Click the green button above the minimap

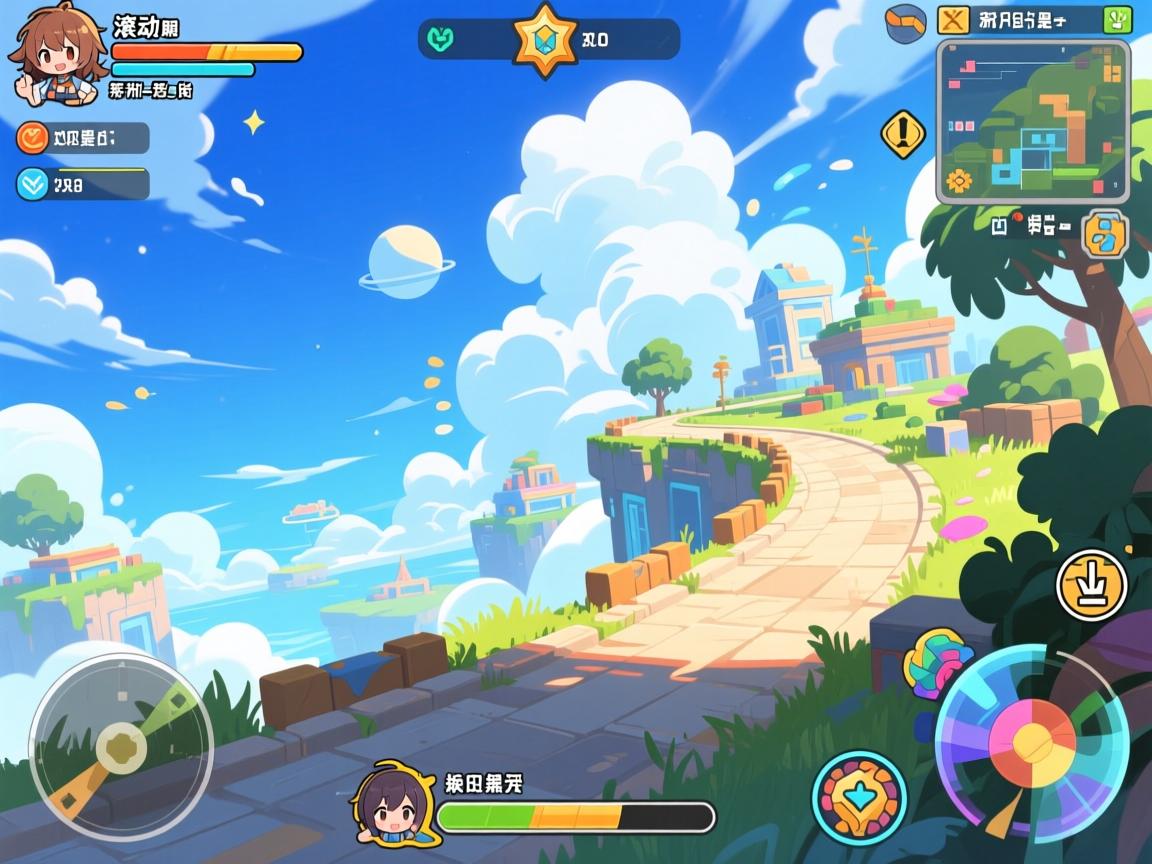tap(1116, 19)
